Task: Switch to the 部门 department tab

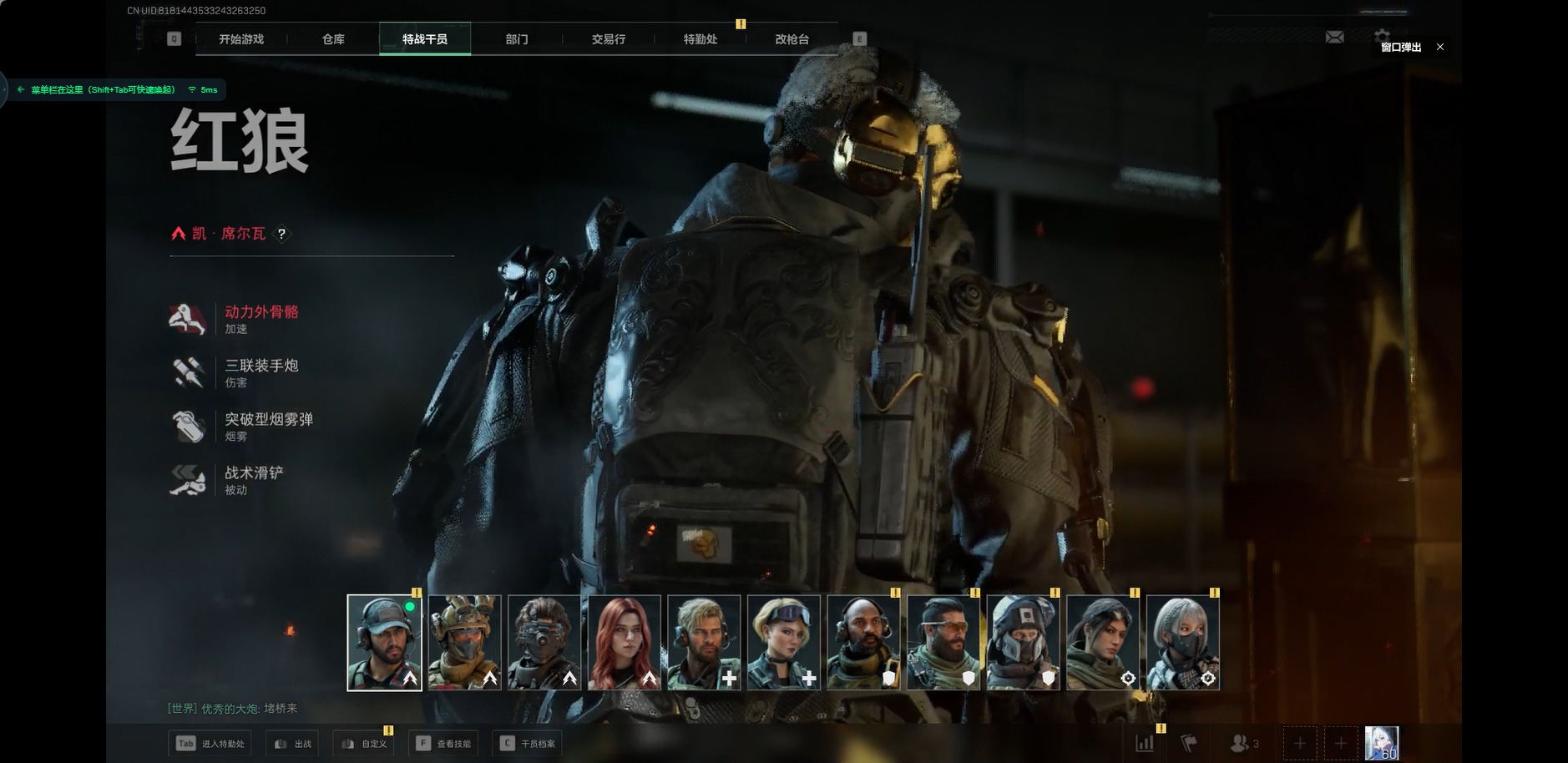Action: 517,39
